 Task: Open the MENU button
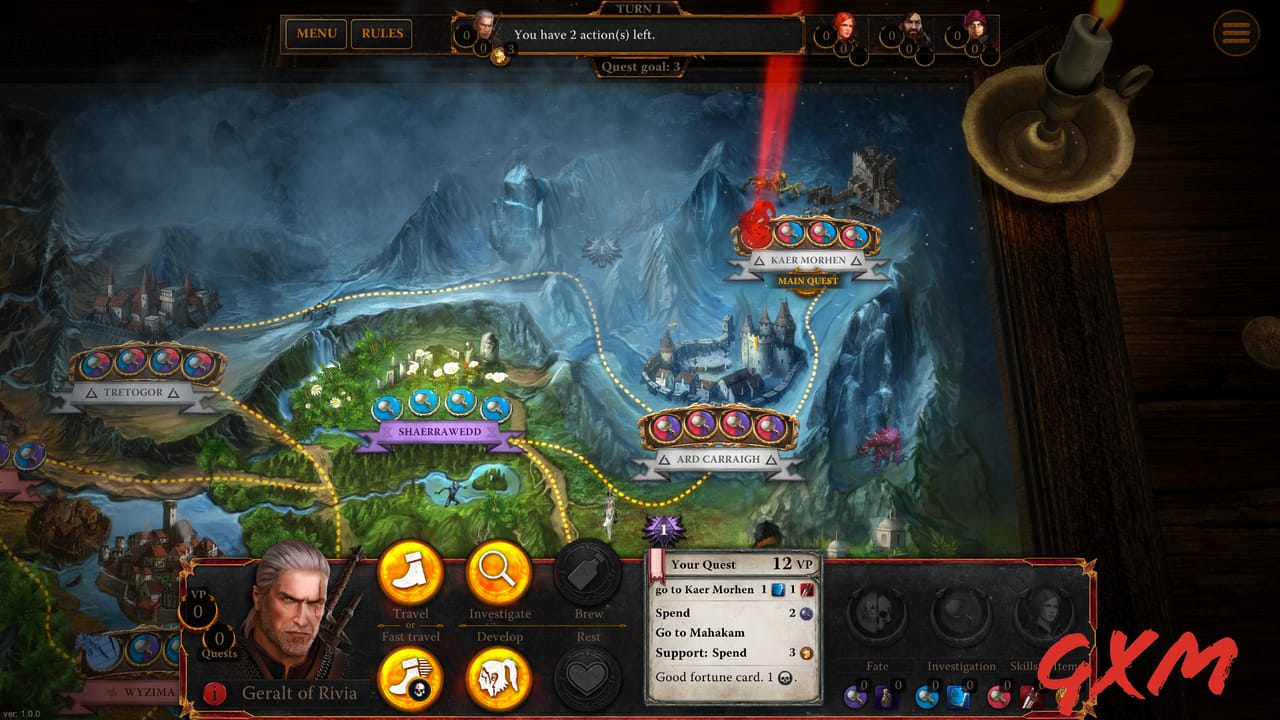click(315, 33)
